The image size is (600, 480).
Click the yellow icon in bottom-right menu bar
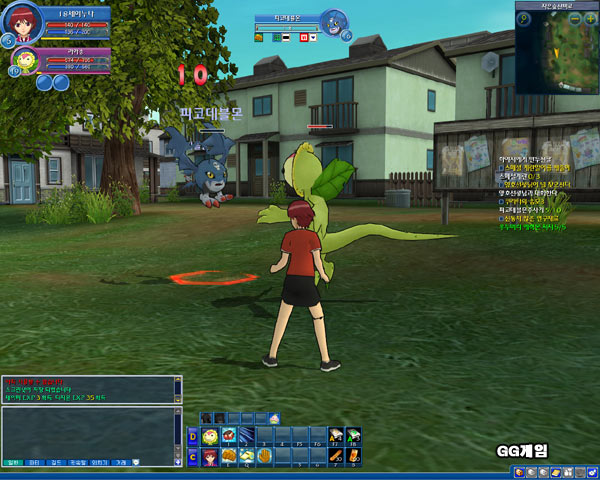coord(555,472)
